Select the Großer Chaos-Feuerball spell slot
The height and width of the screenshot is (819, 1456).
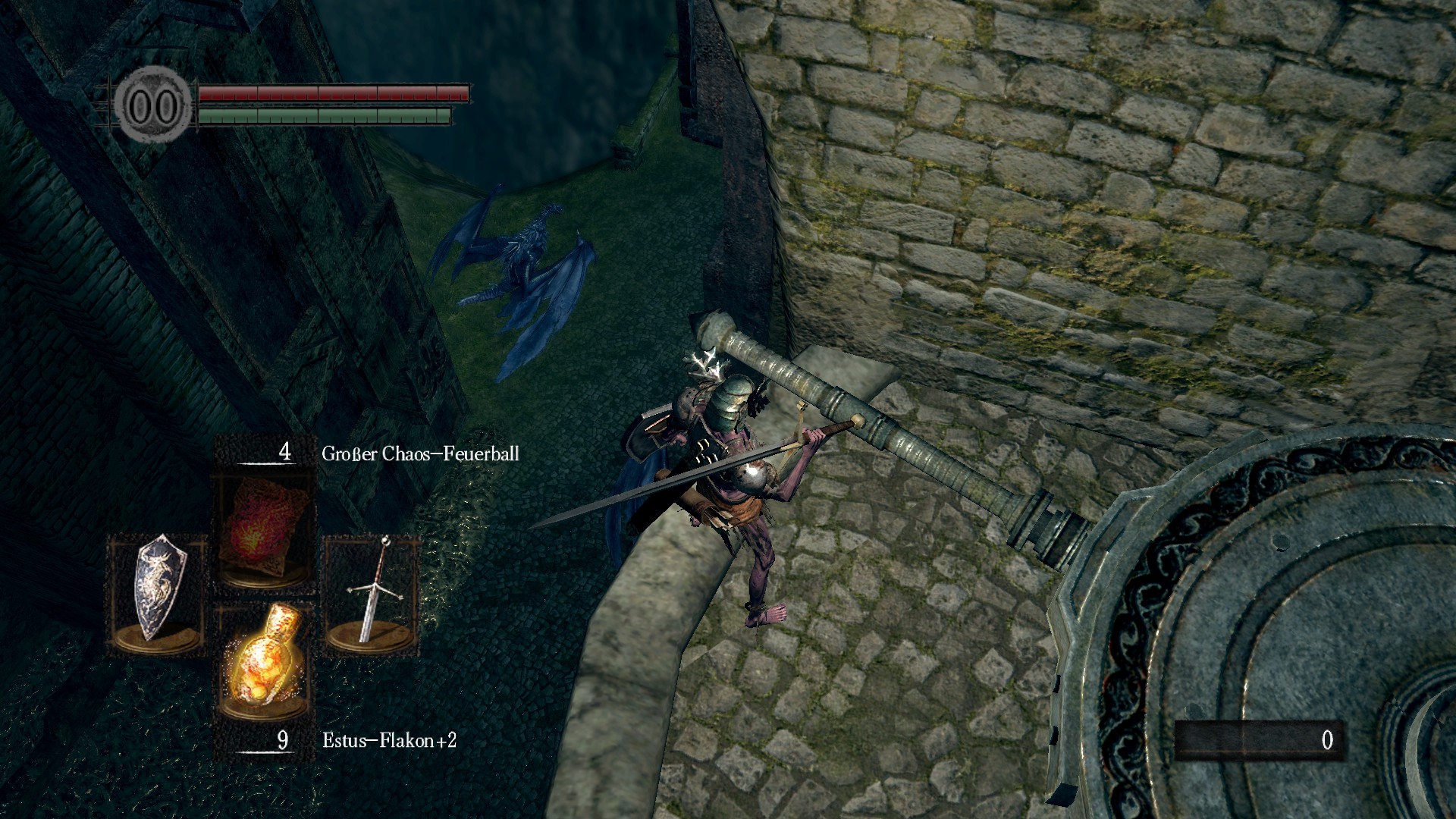click(263, 530)
